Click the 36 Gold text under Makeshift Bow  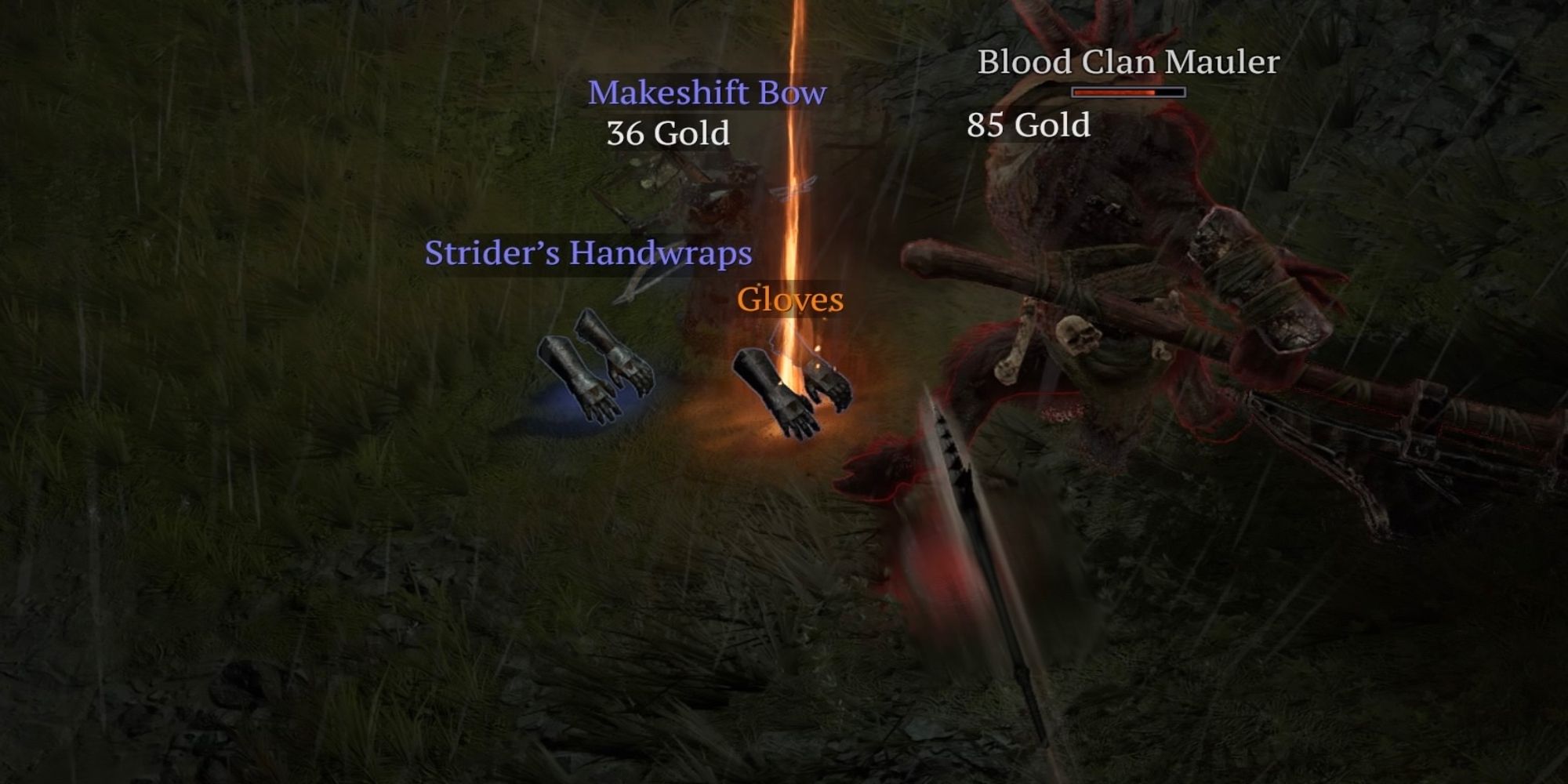click(668, 135)
